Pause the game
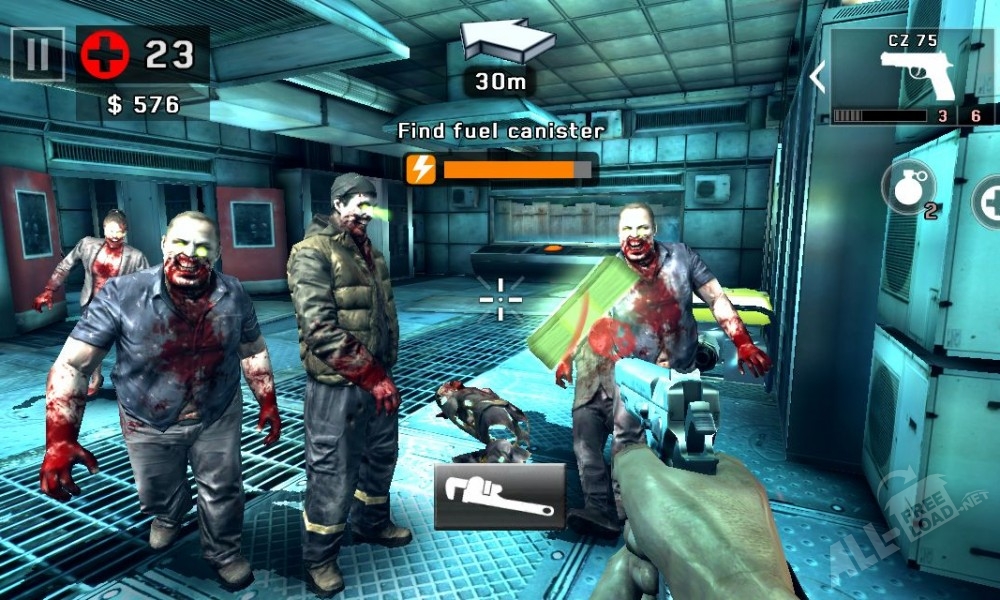The height and width of the screenshot is (600, 1000). tap(37, 54)
